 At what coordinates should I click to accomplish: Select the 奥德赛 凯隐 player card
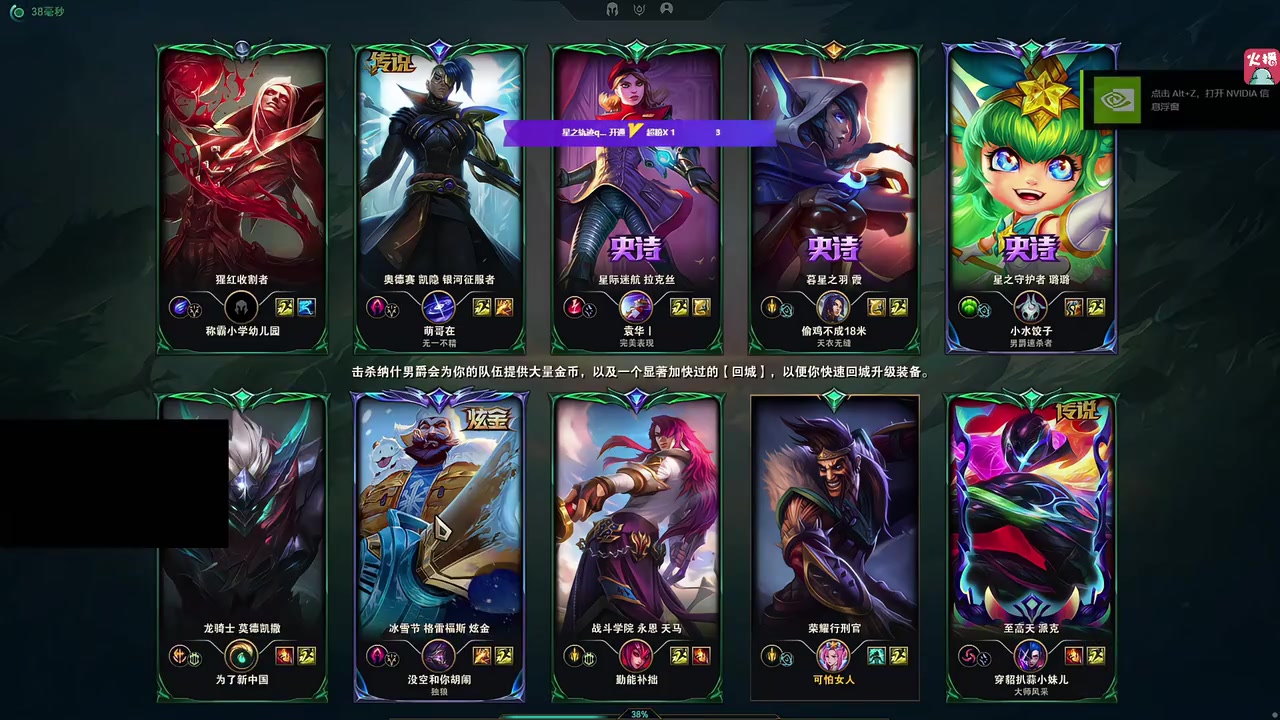pos(439,190)
